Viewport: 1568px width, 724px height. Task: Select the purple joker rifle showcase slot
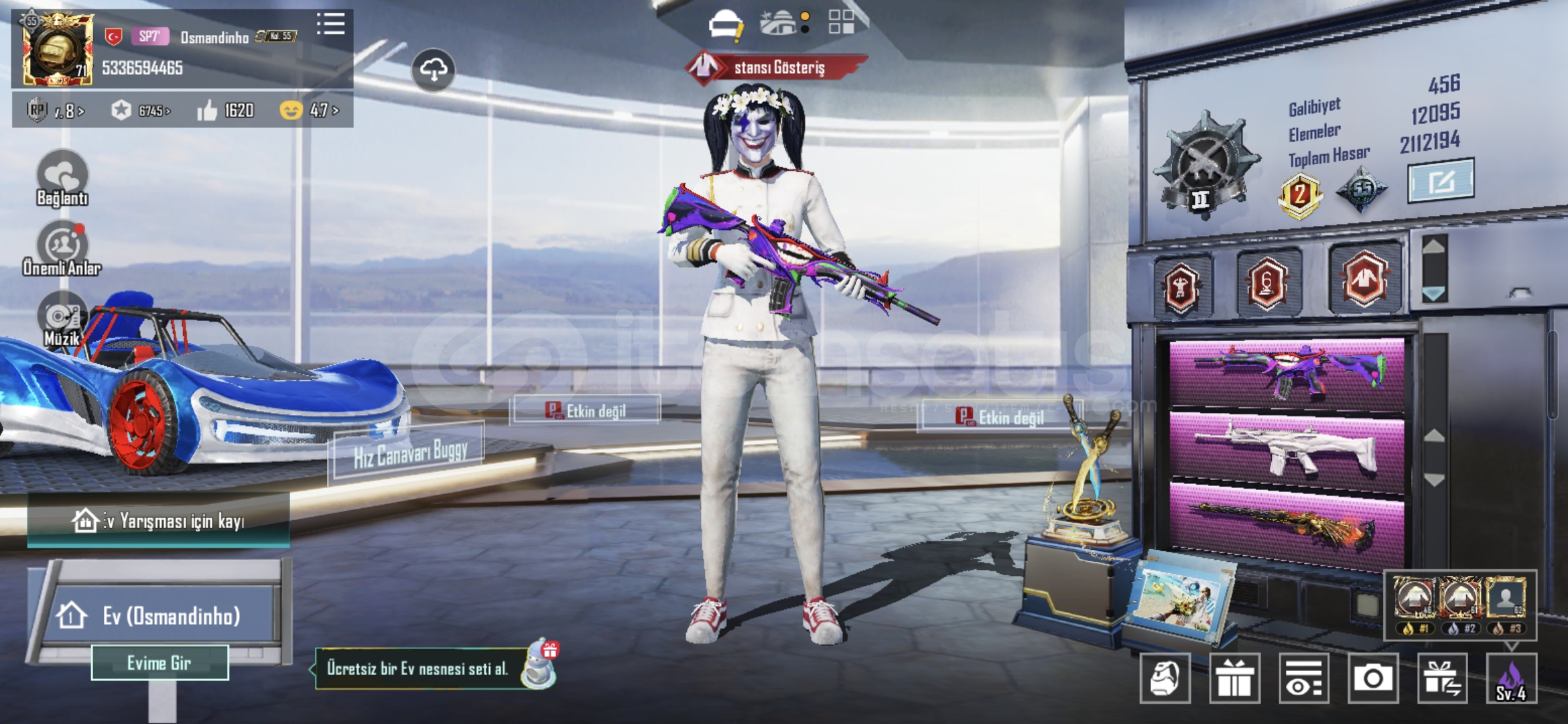point(1286,374)
